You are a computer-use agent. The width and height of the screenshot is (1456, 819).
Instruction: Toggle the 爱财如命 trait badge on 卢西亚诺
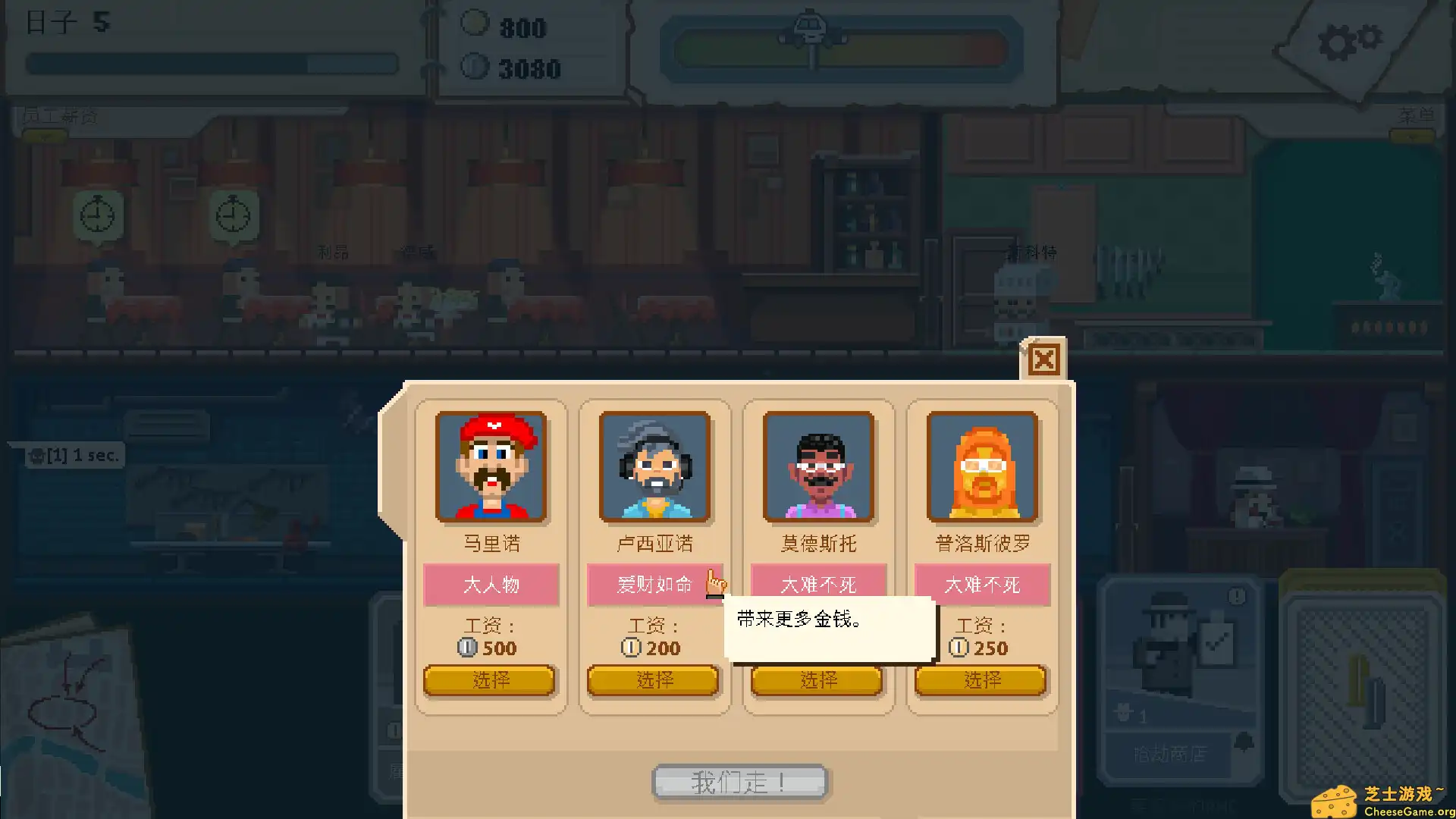(x=653, y=585)
